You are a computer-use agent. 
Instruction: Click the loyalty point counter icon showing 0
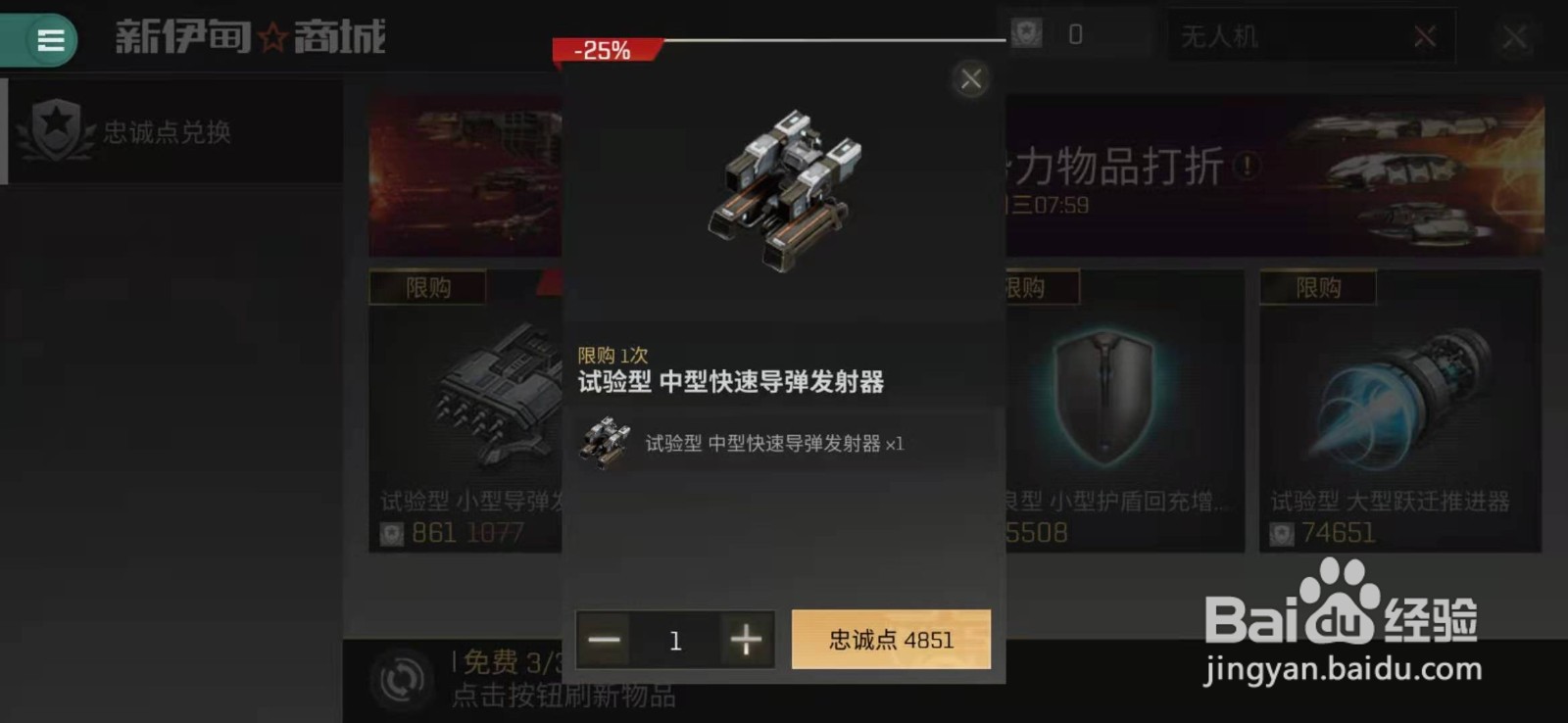click(x=1025, y=34)
